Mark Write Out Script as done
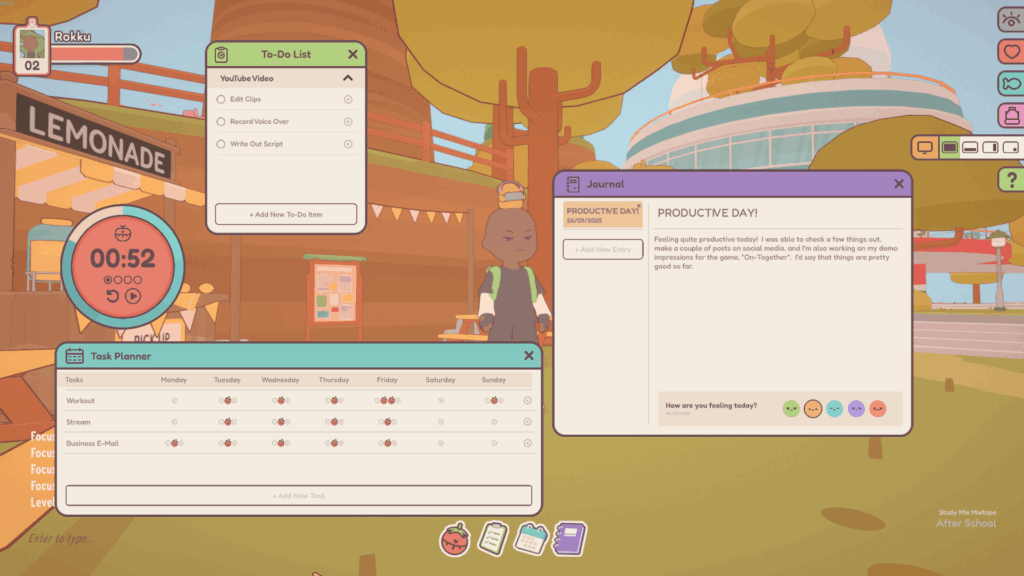Screen dimensions: 1024x576 click(x=221, y=144)
